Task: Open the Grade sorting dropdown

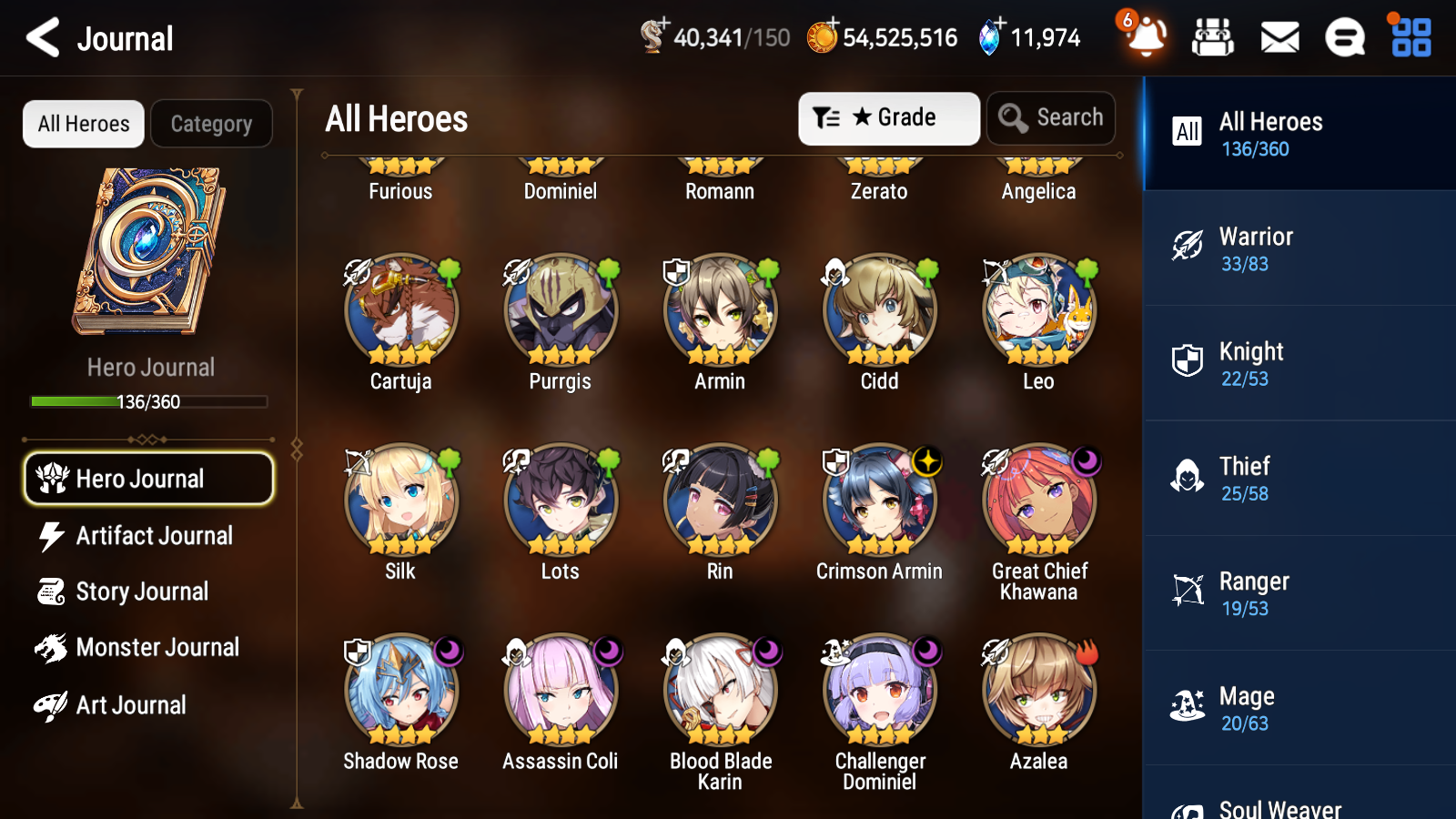Action: (x=888, y=117)
